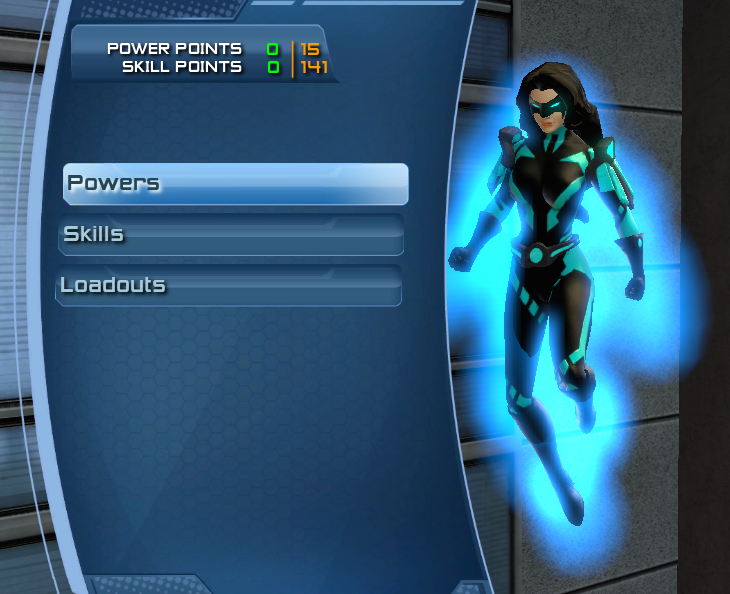
Task: Choose the Loadouts menu entry
Action: pos(229,285)
